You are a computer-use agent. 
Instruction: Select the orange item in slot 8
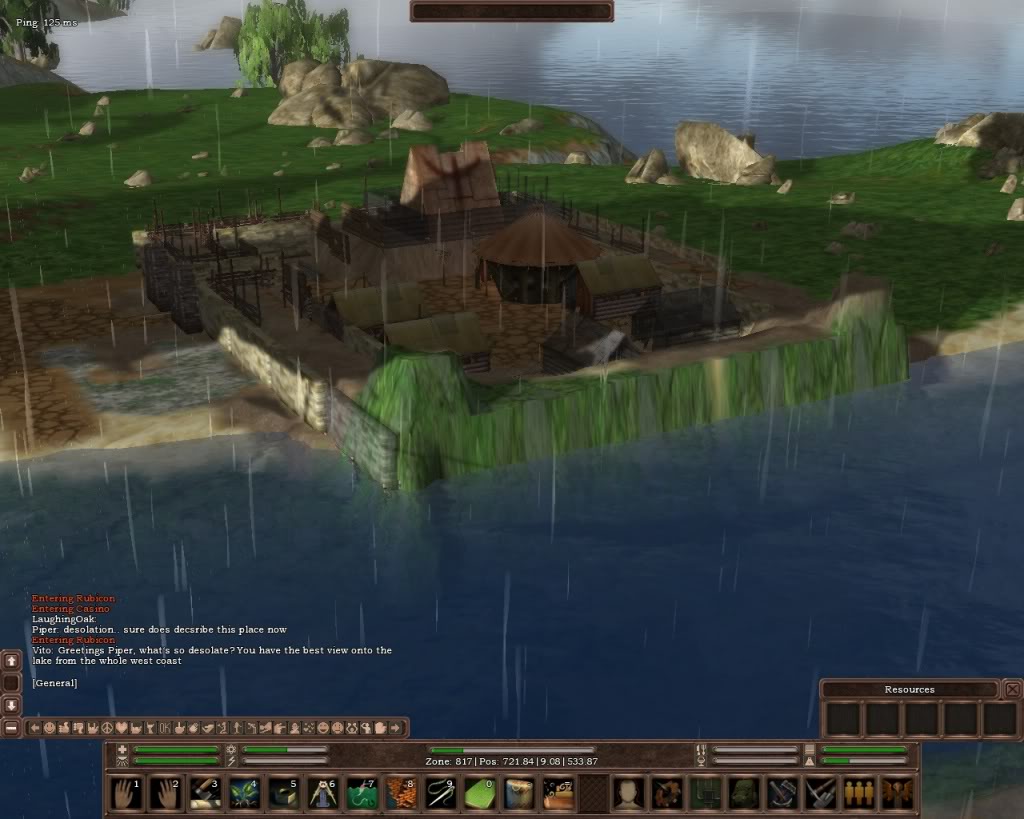(x=400, y=794)
